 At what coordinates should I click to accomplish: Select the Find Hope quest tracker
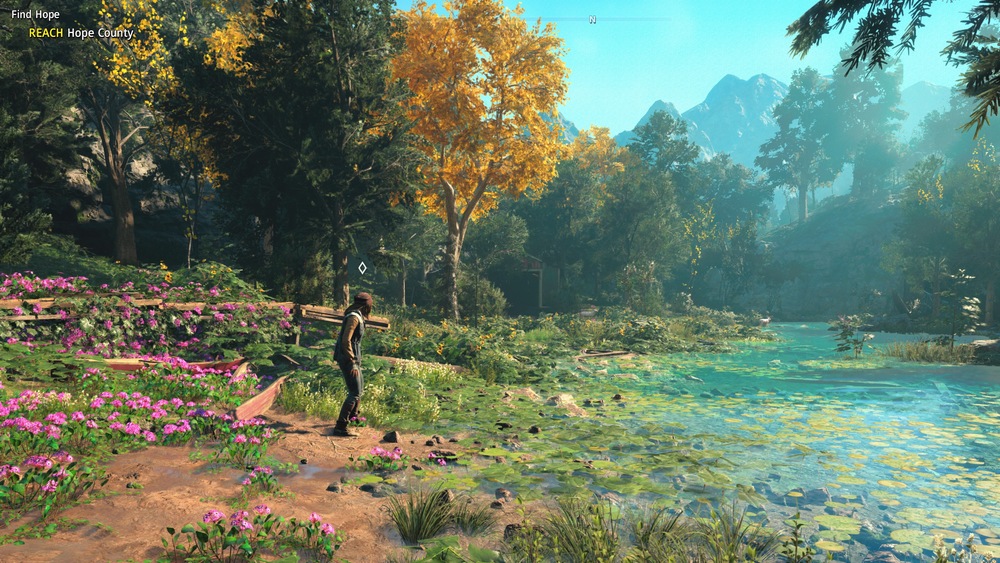click(36, 15)
